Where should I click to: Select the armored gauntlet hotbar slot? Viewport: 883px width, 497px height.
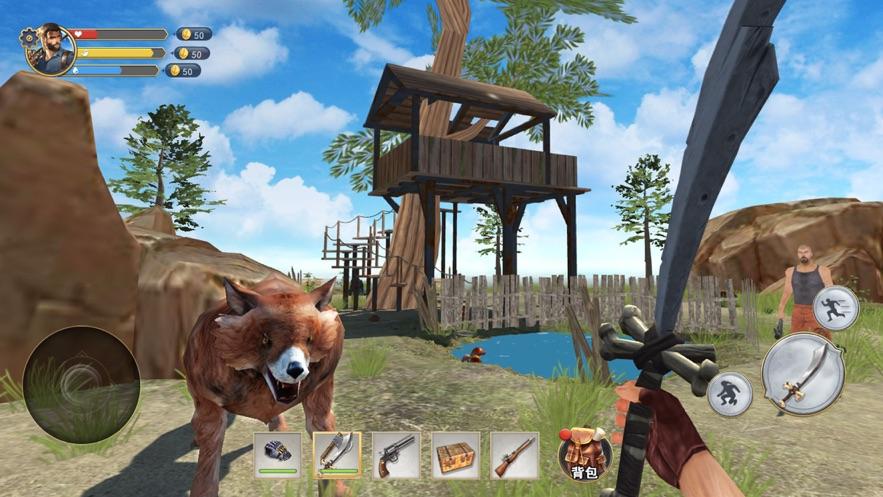(277, 455)
